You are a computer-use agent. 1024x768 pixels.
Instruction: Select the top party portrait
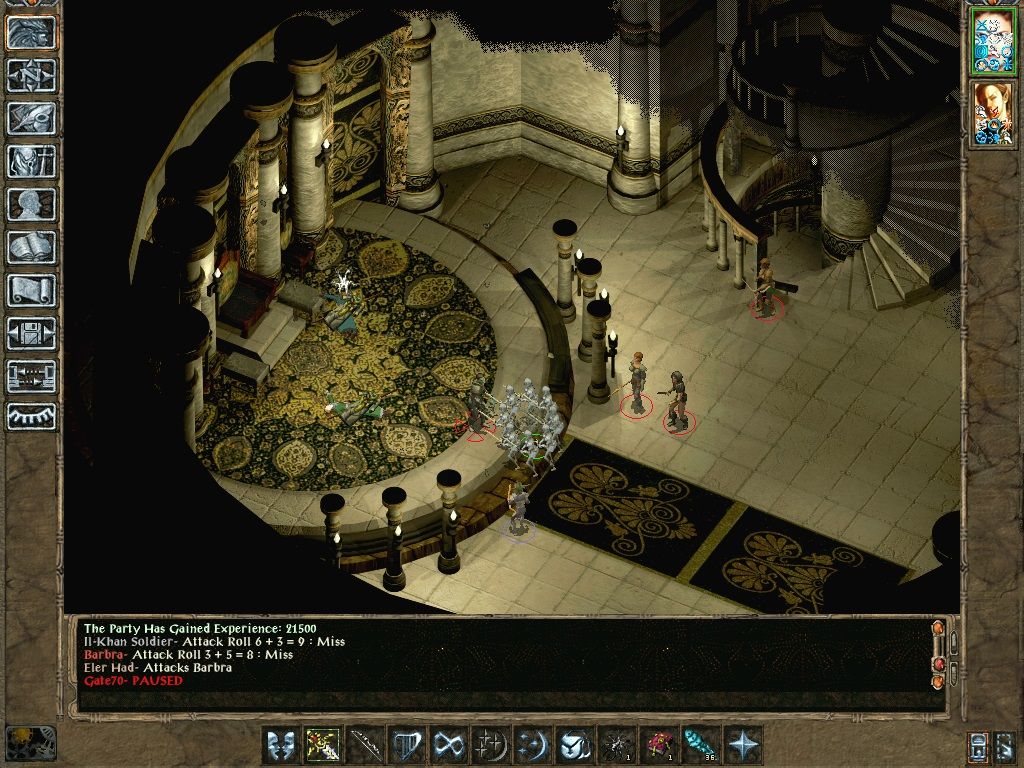point(991,44)
